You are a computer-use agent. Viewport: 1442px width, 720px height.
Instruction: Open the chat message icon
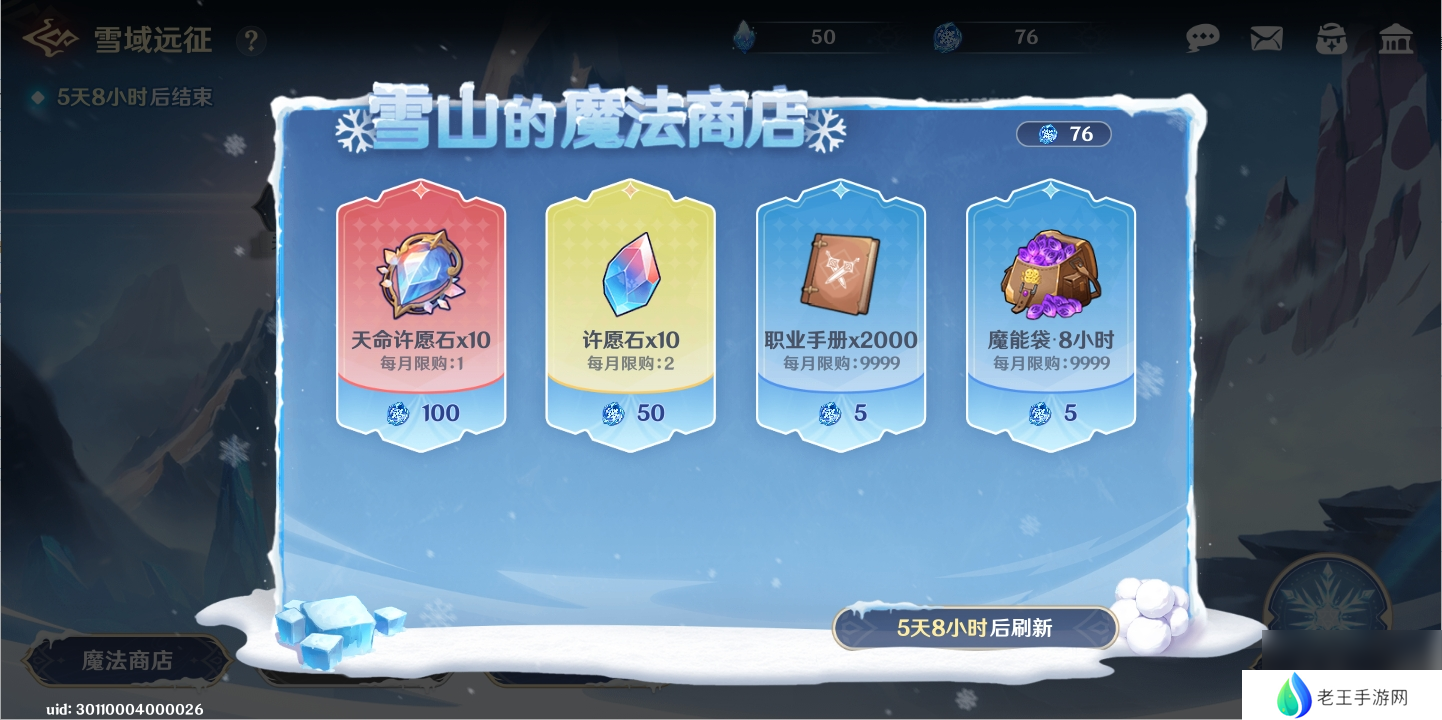pyautogui.click(x=1203, y=38)
